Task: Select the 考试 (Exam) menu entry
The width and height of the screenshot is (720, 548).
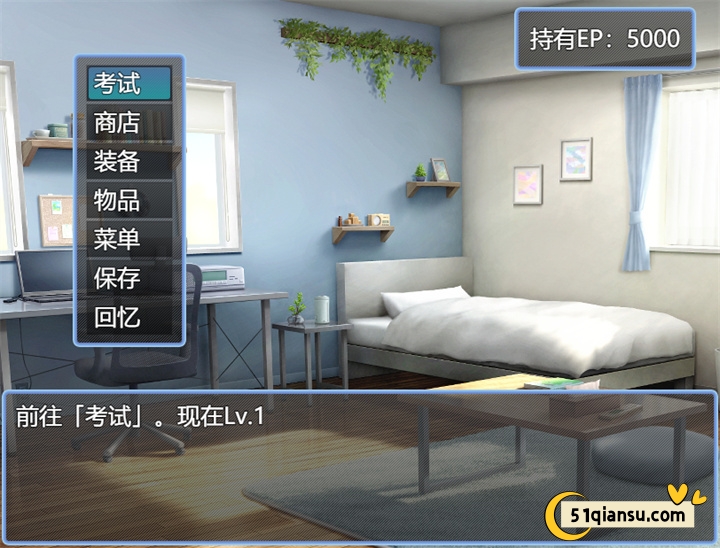Action: [129, 83]
